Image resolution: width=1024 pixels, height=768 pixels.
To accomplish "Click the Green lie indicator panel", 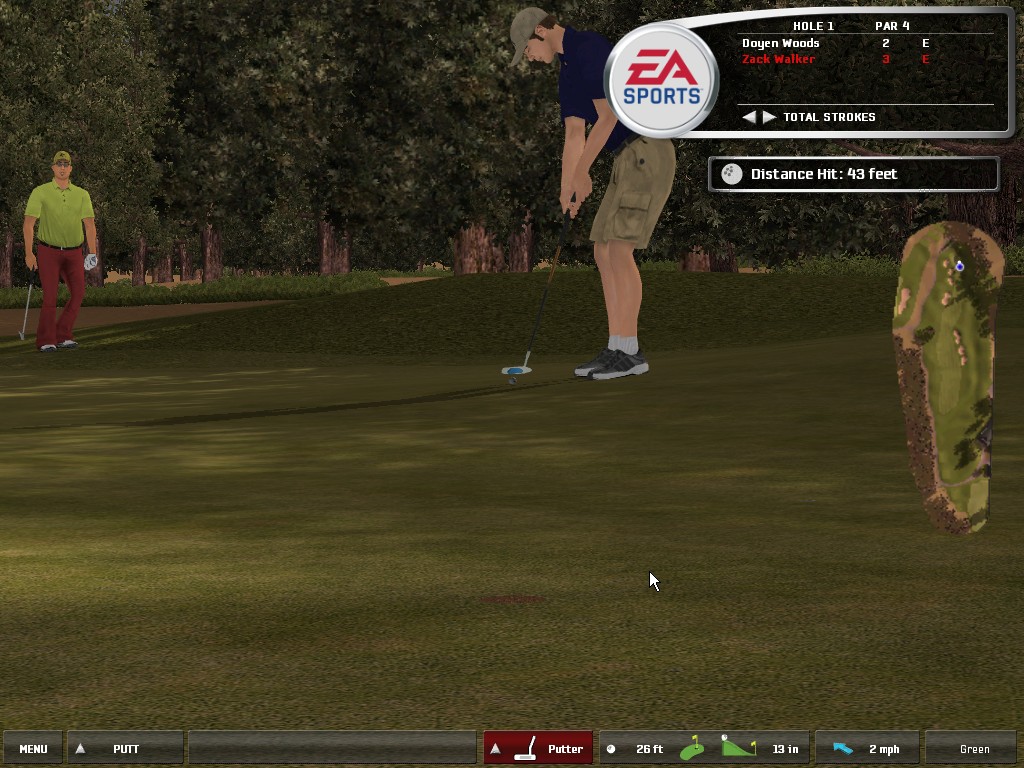I will (x=974, y=748).
